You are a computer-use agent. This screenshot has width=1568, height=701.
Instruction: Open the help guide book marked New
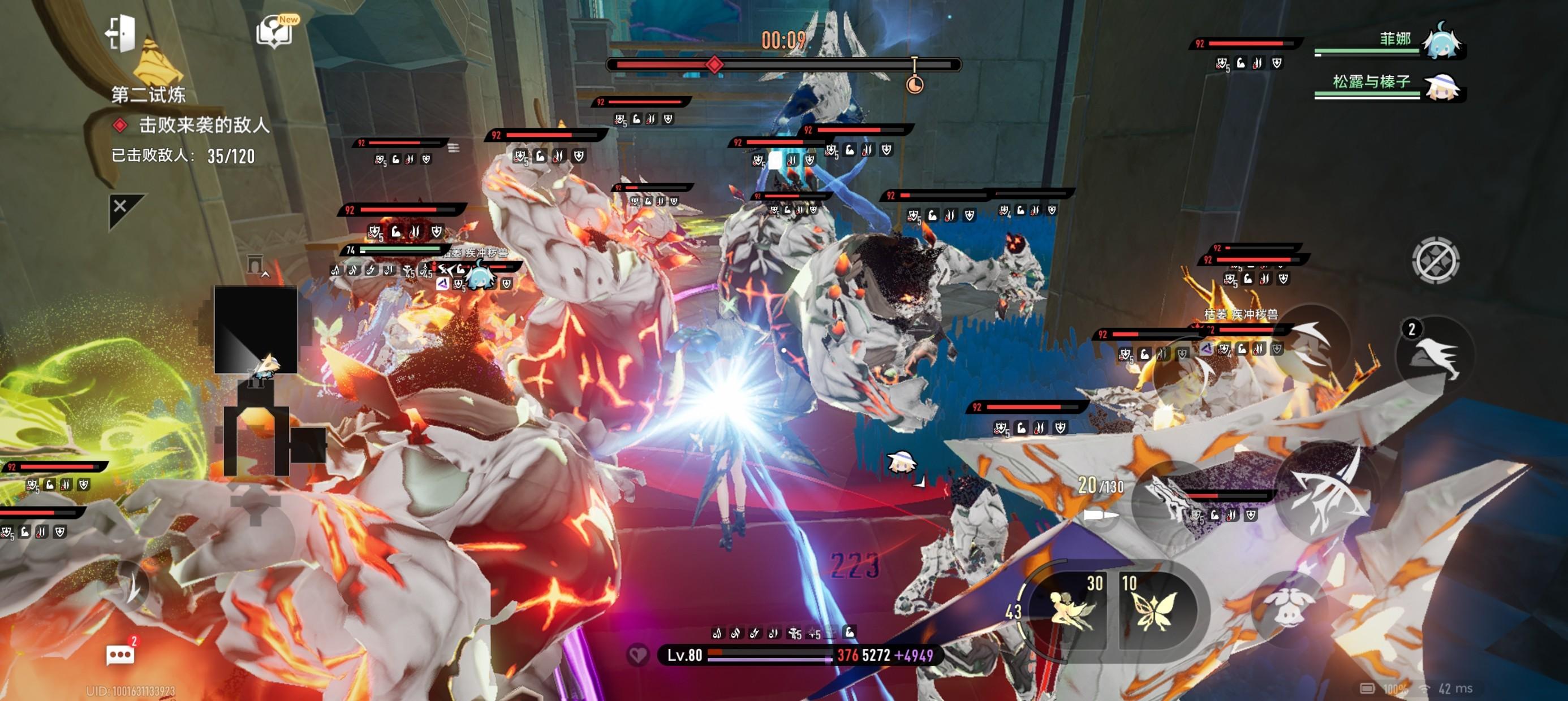[x=275, y=31]
